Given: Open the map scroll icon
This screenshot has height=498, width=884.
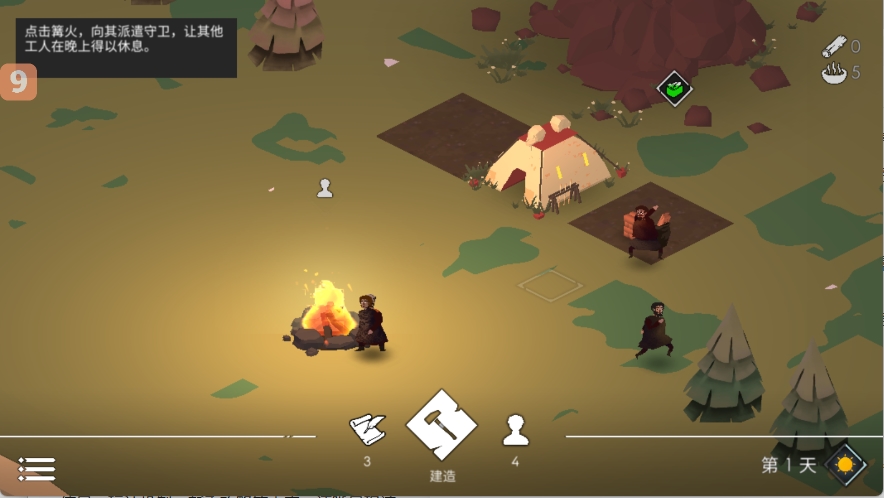Looking at the screenshot, I should point(367,430).
